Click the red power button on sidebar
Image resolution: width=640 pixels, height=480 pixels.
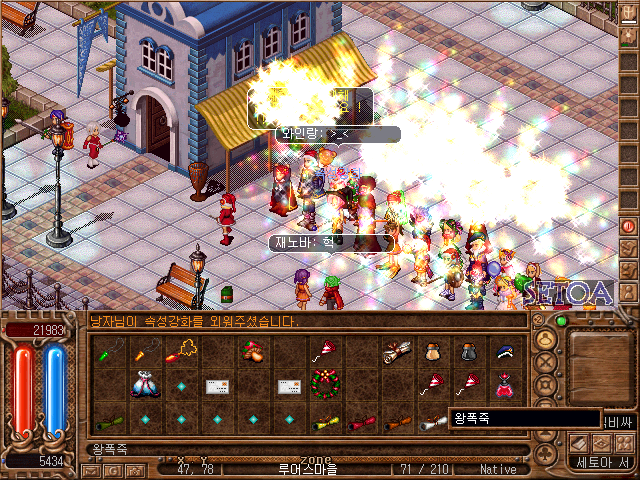(x=629, y=226)
